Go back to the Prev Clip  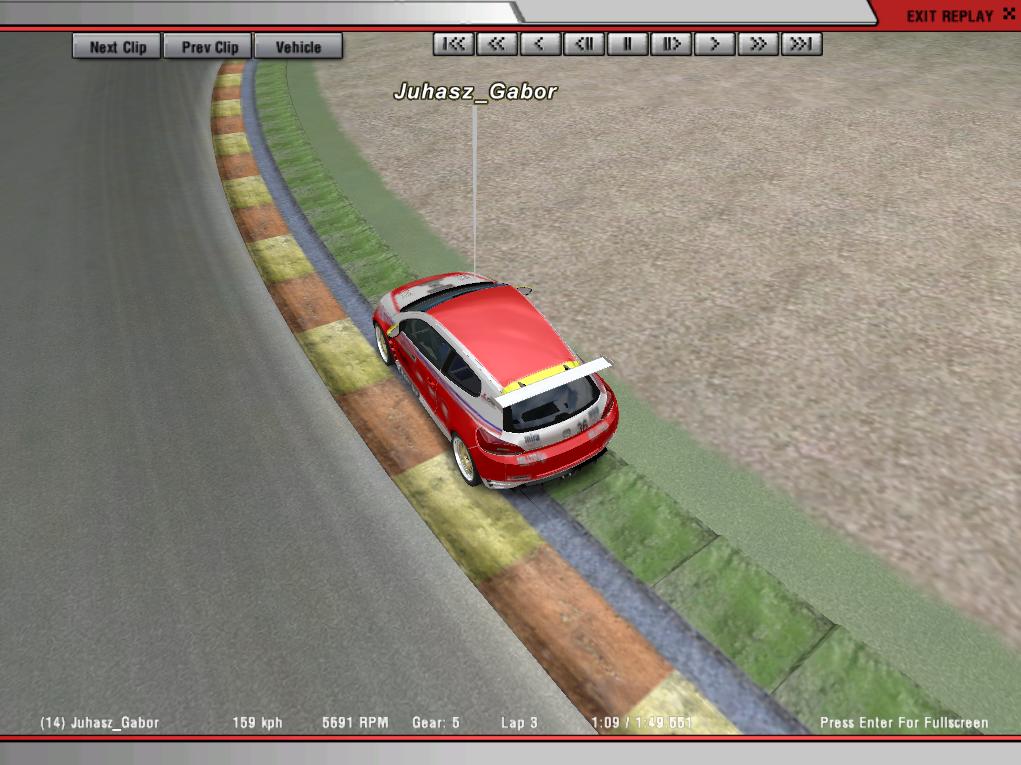210,47
